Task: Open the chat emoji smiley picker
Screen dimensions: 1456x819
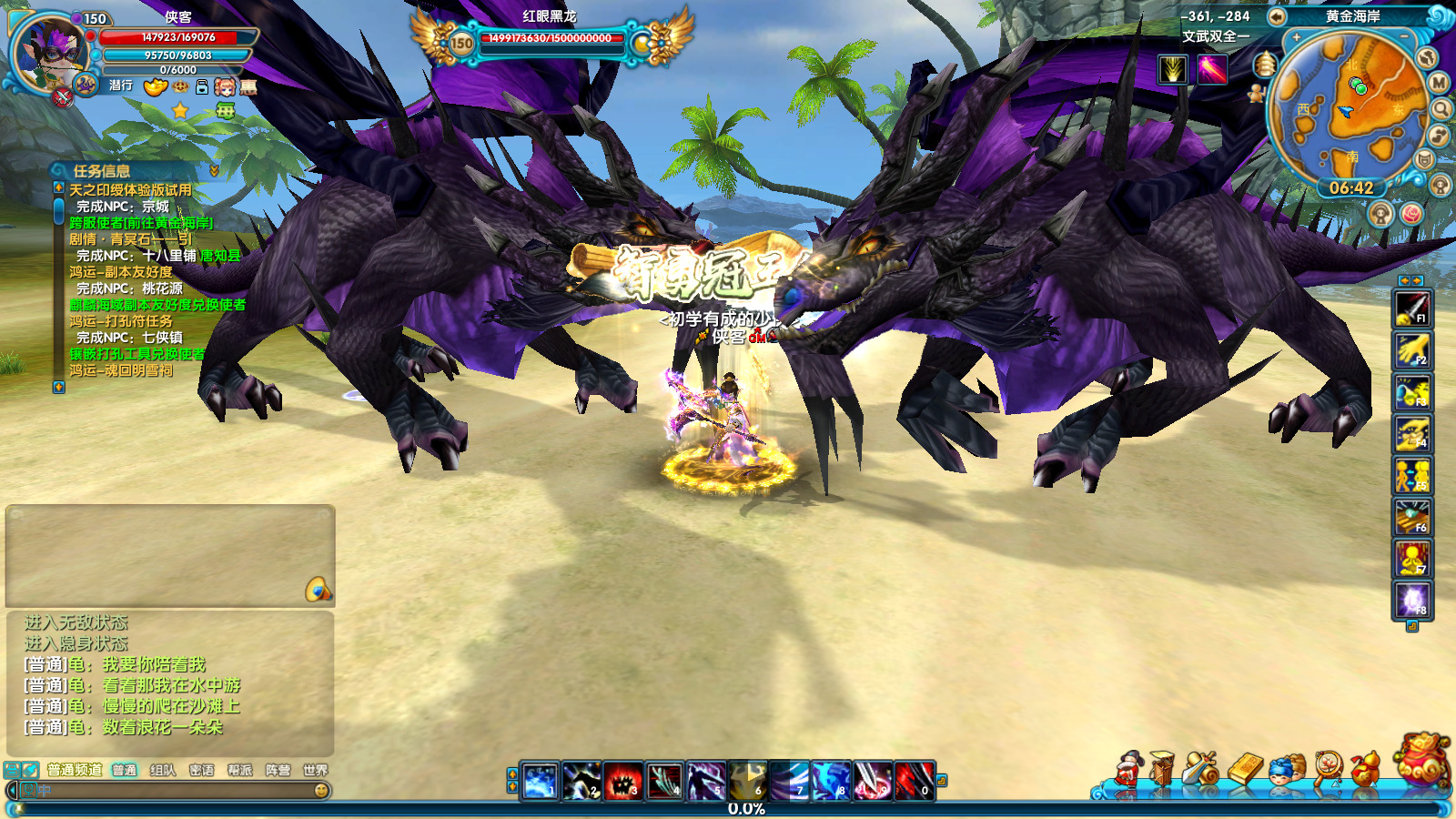Action: pos(321,791)
